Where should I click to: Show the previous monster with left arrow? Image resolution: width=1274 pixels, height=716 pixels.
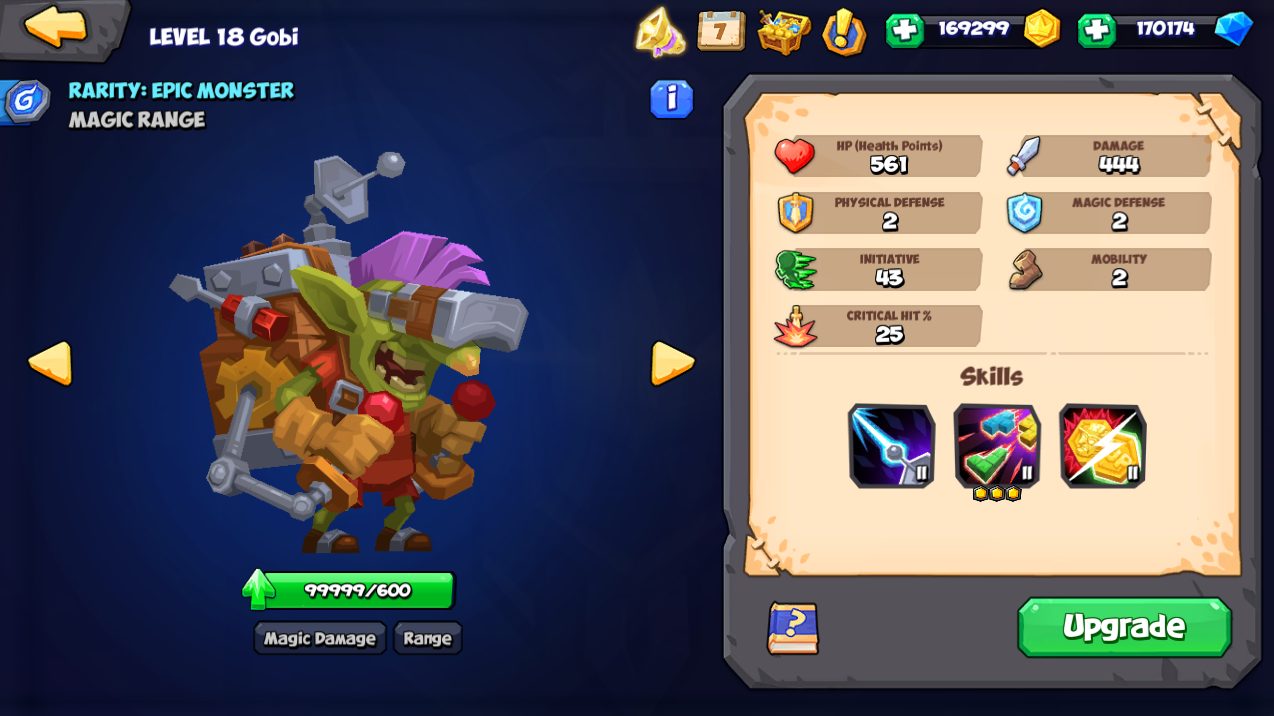pyautogui.click(x=50, y=363)
